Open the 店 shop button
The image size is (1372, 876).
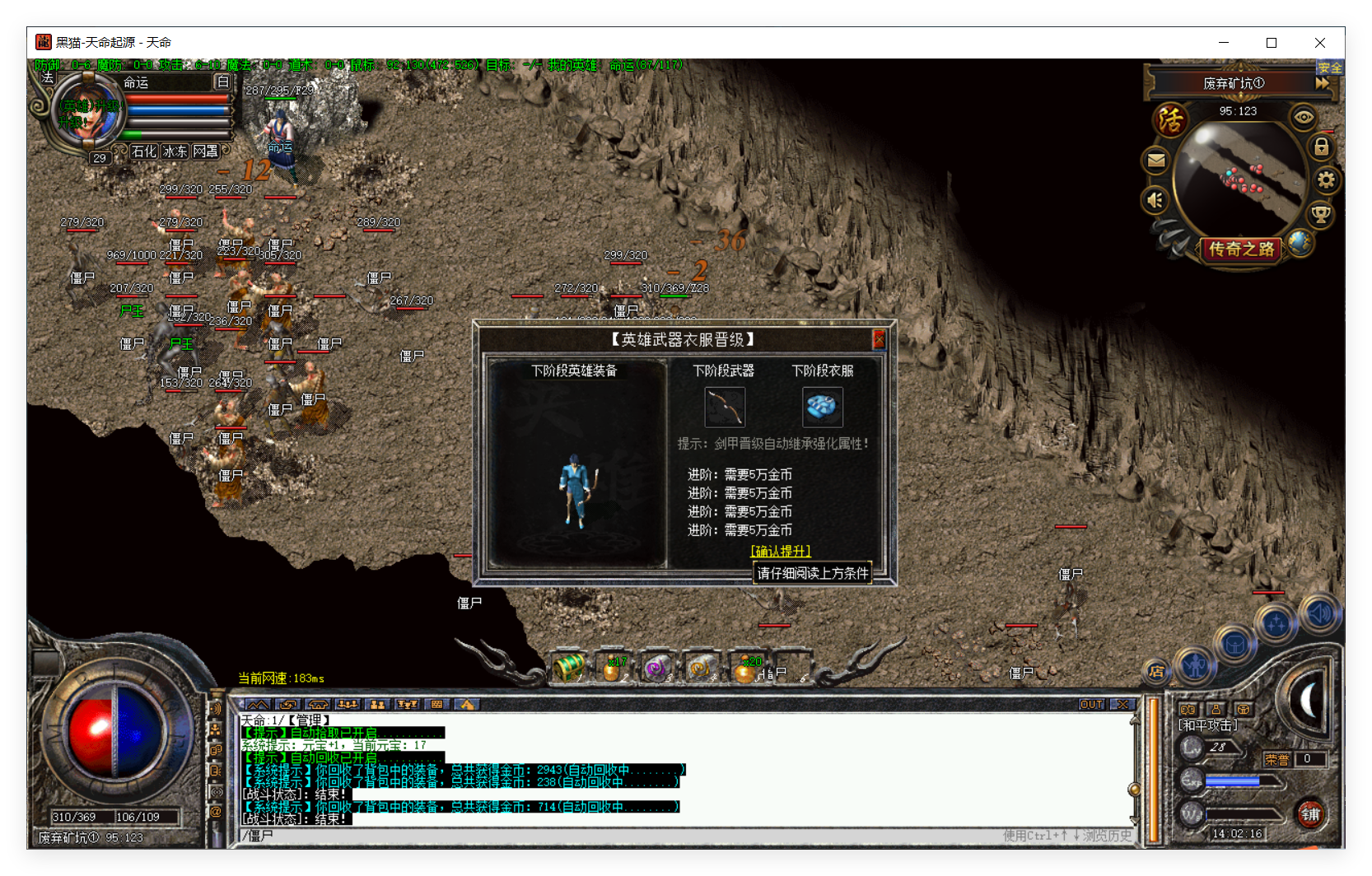point(1156,672)
